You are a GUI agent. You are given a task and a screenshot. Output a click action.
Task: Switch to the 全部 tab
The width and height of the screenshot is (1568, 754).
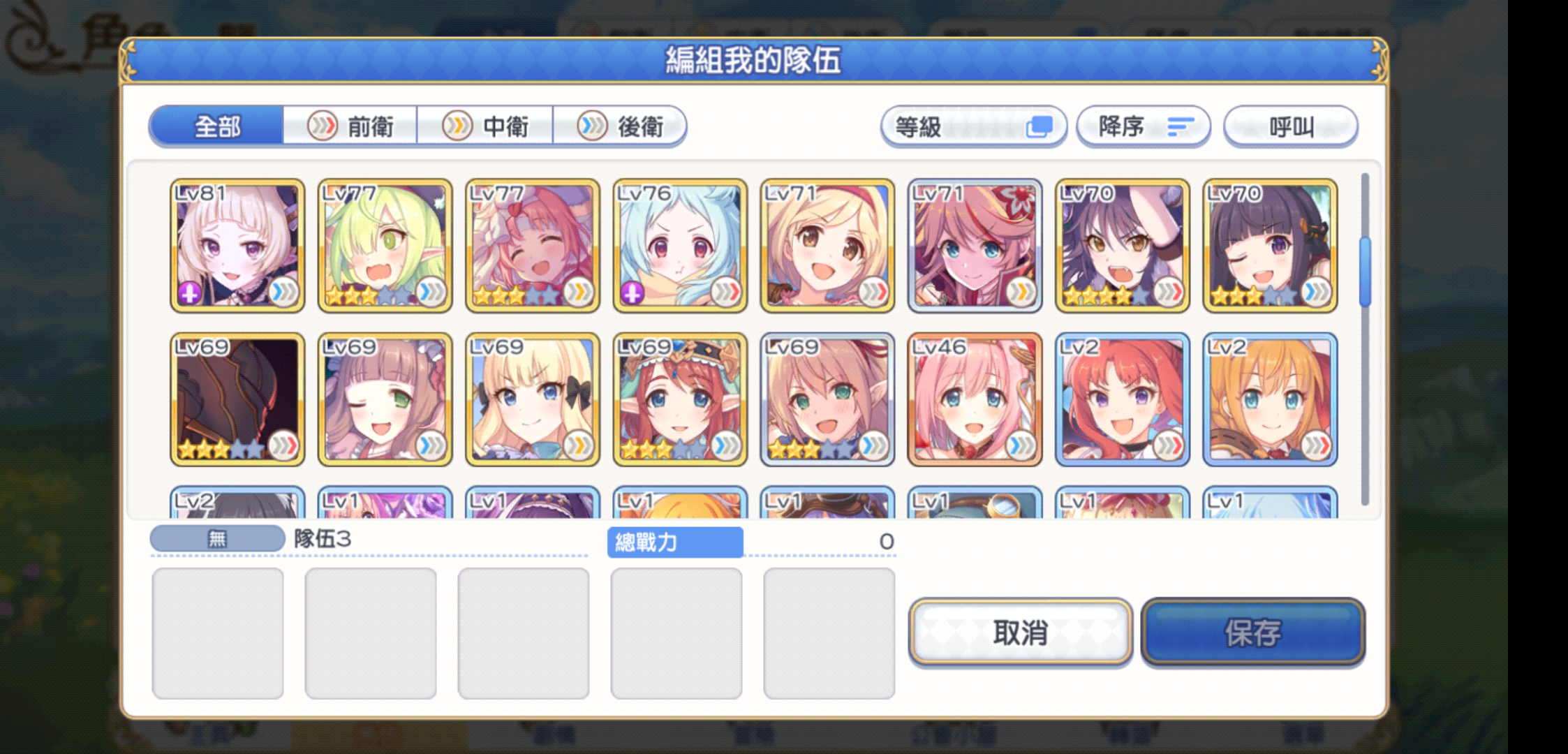217,126
